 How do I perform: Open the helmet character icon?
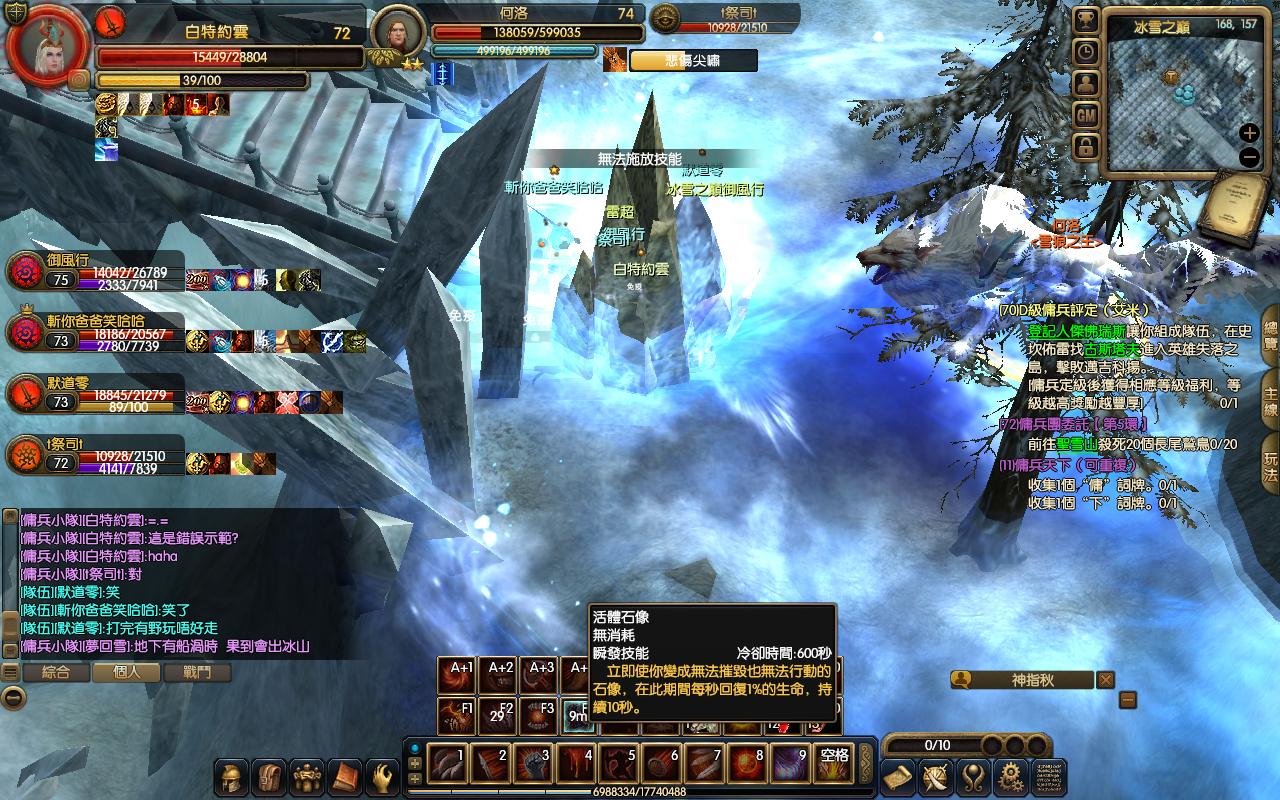(233, 777)
